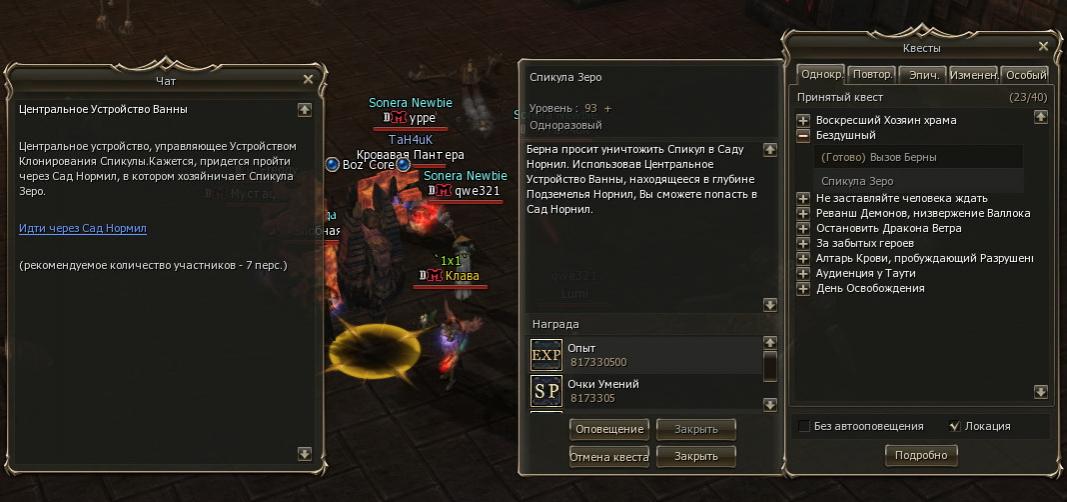Select the Изменен. tab

(973, 75)
